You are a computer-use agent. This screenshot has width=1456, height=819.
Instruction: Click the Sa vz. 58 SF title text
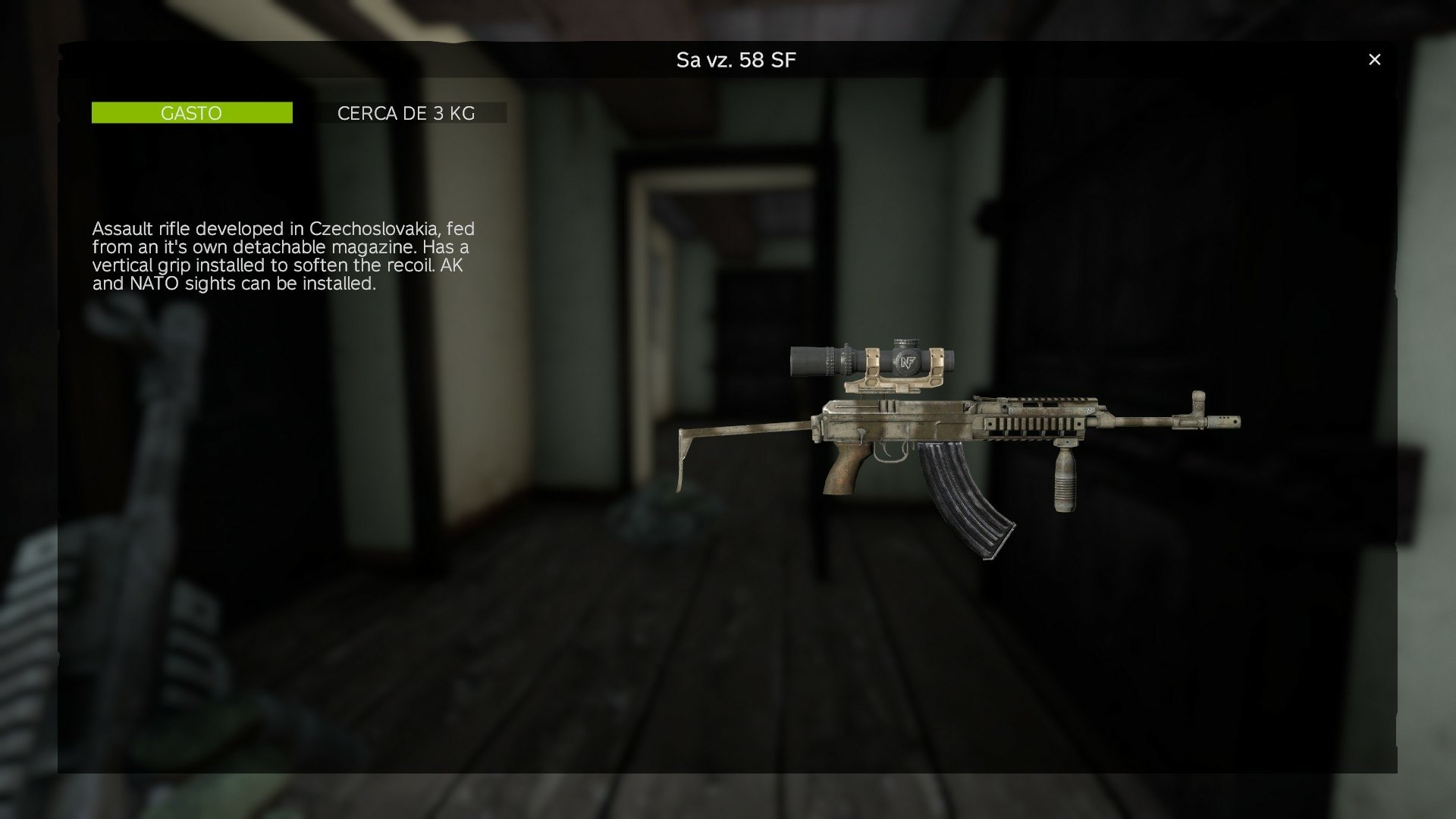(736, 58)
